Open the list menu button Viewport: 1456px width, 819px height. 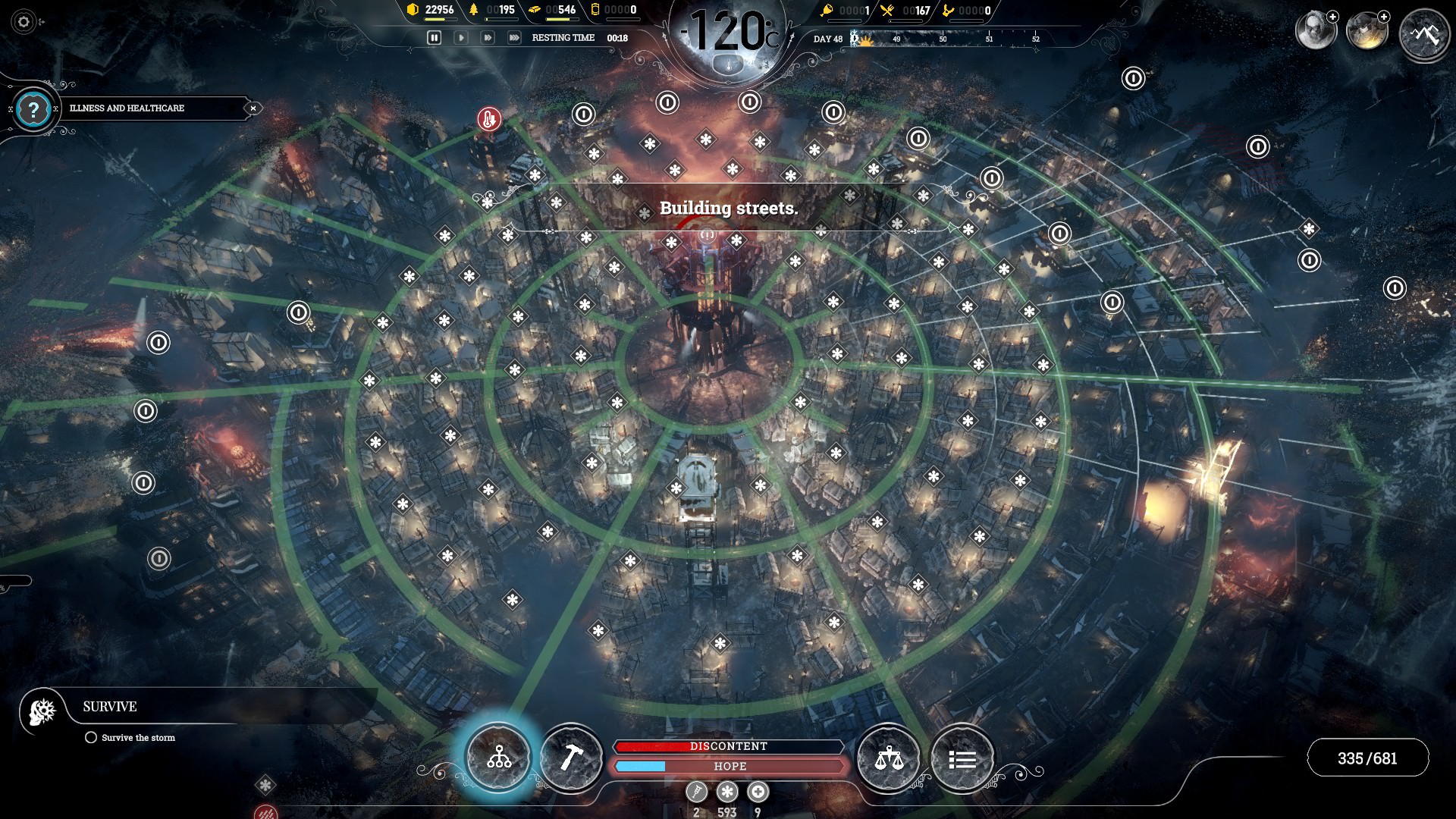click(962, 757)
